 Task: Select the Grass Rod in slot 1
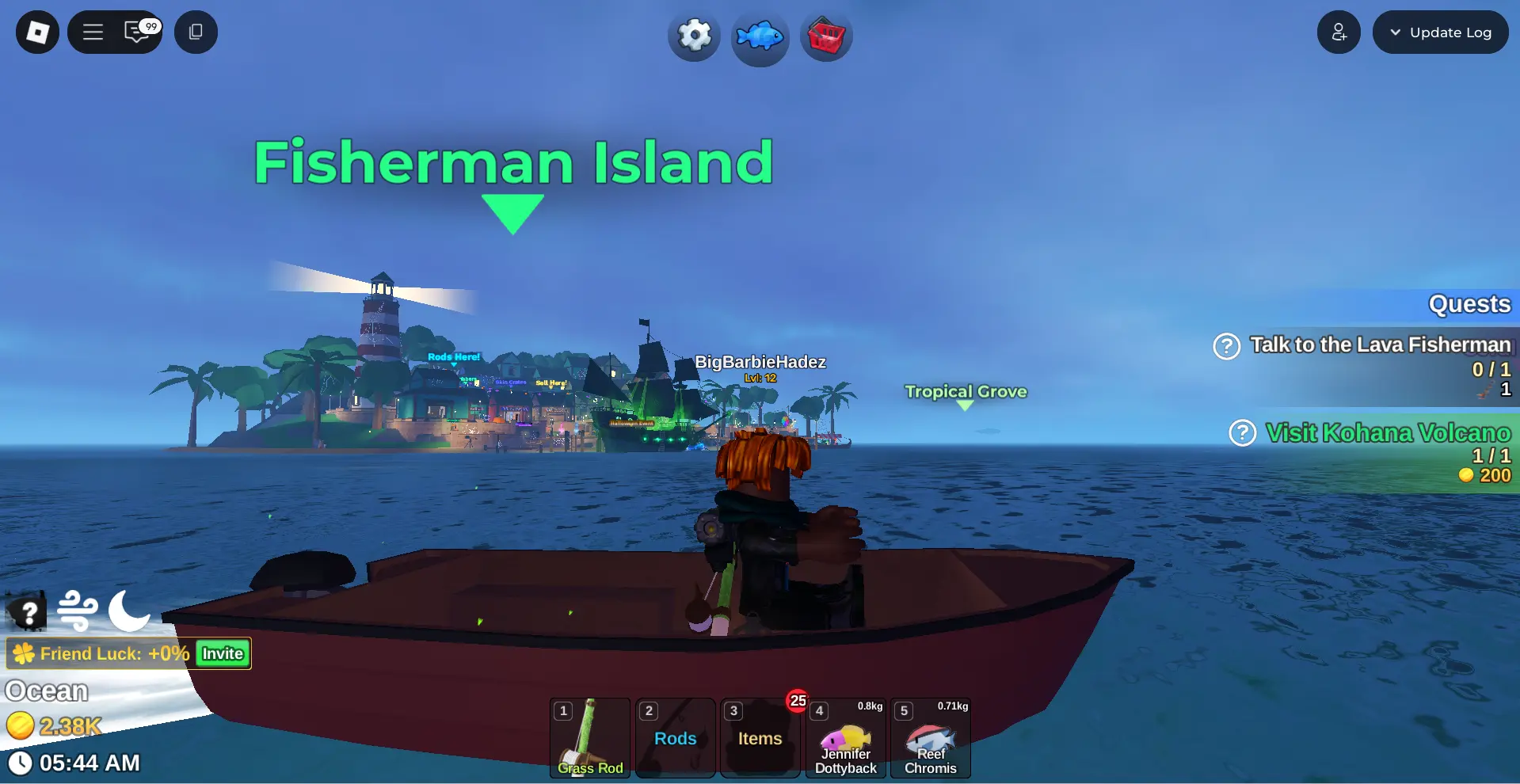pos(589,737)
